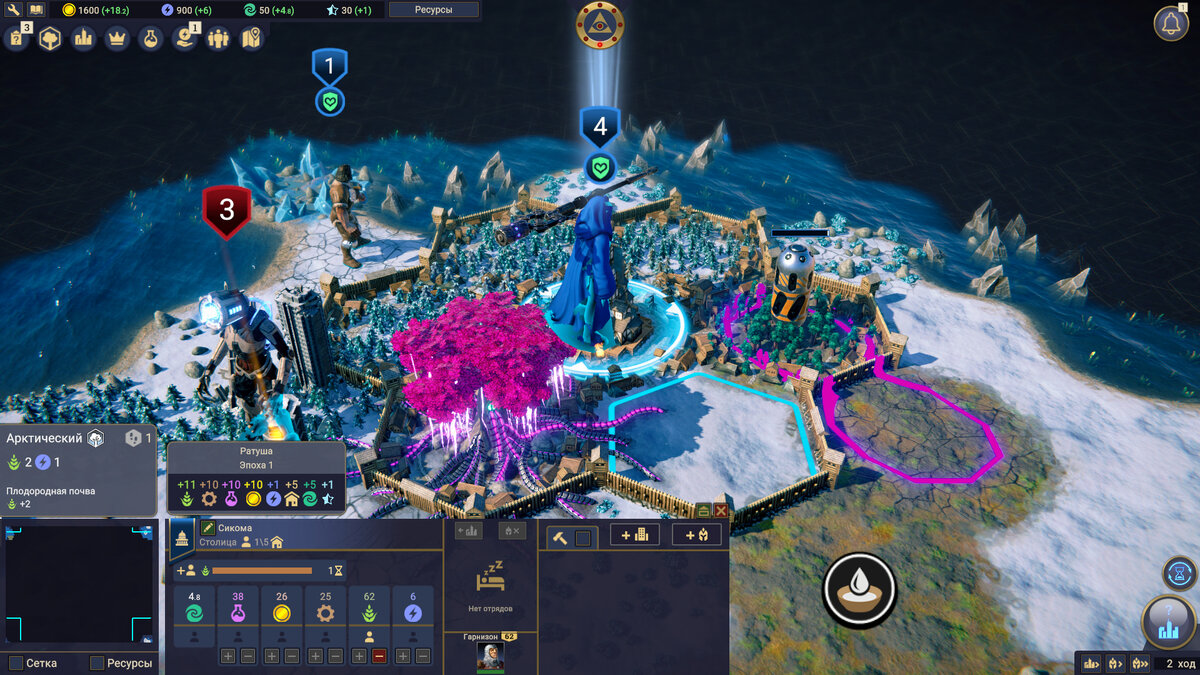Remove a worker from food production
This screenshot has width=1200, height=675.
tap(379, 657)
